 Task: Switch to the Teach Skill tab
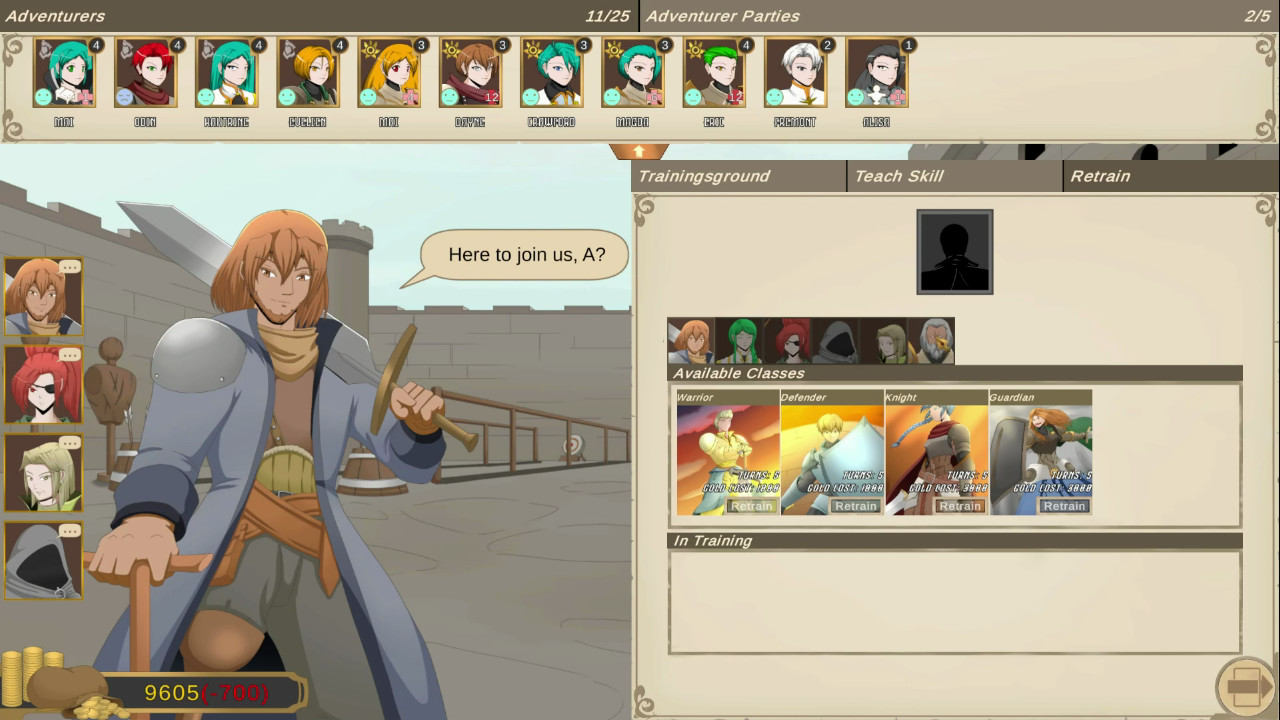[x=900, y=176]
